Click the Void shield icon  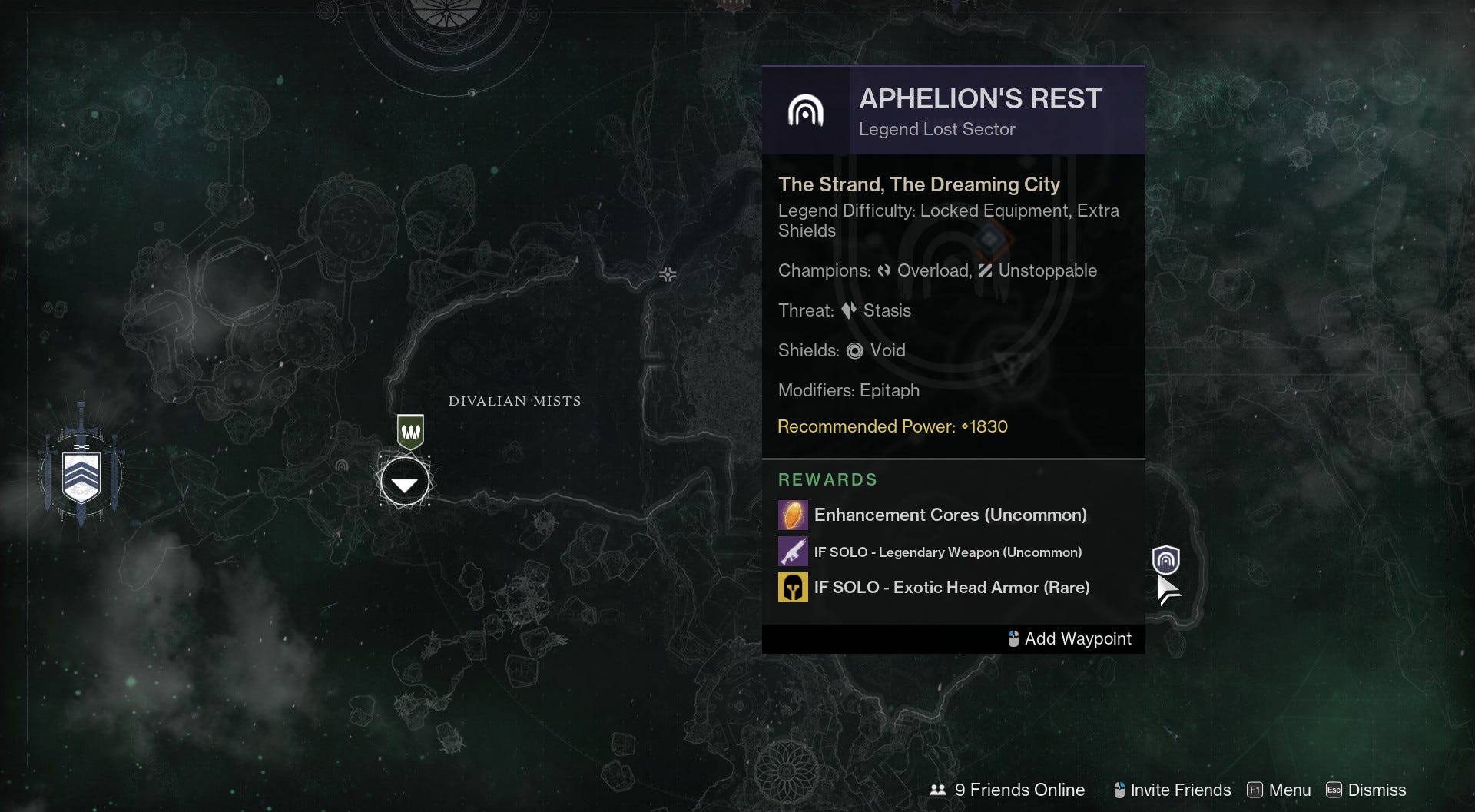(854, 350)
